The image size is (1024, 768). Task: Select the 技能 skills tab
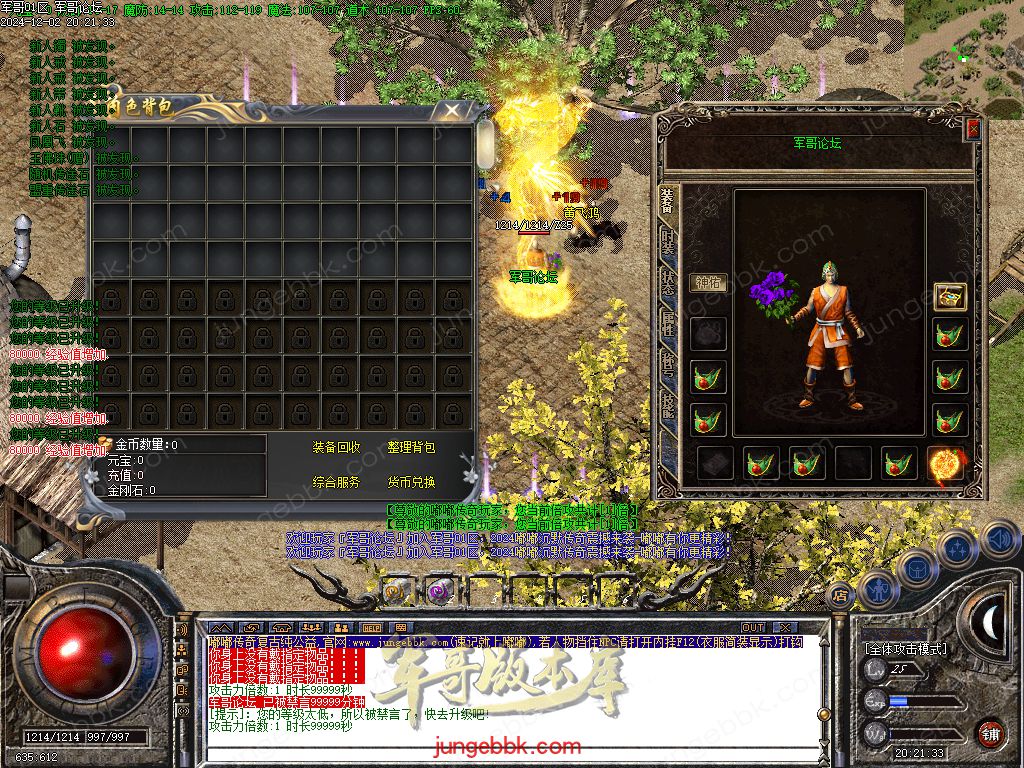click(x=667, y=403)
